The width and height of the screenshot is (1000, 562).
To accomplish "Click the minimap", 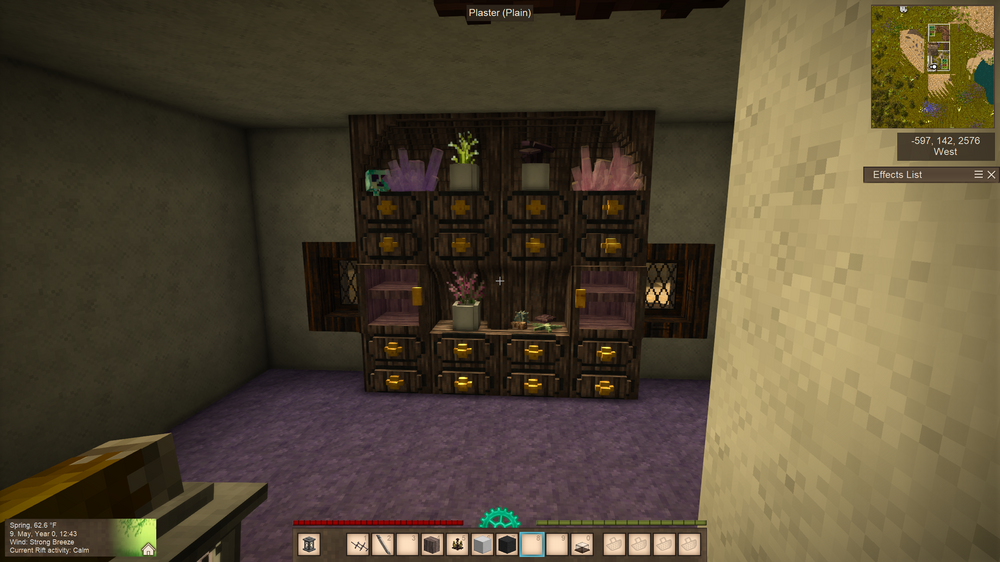I will pyautogui.click(x=933, y=66).
